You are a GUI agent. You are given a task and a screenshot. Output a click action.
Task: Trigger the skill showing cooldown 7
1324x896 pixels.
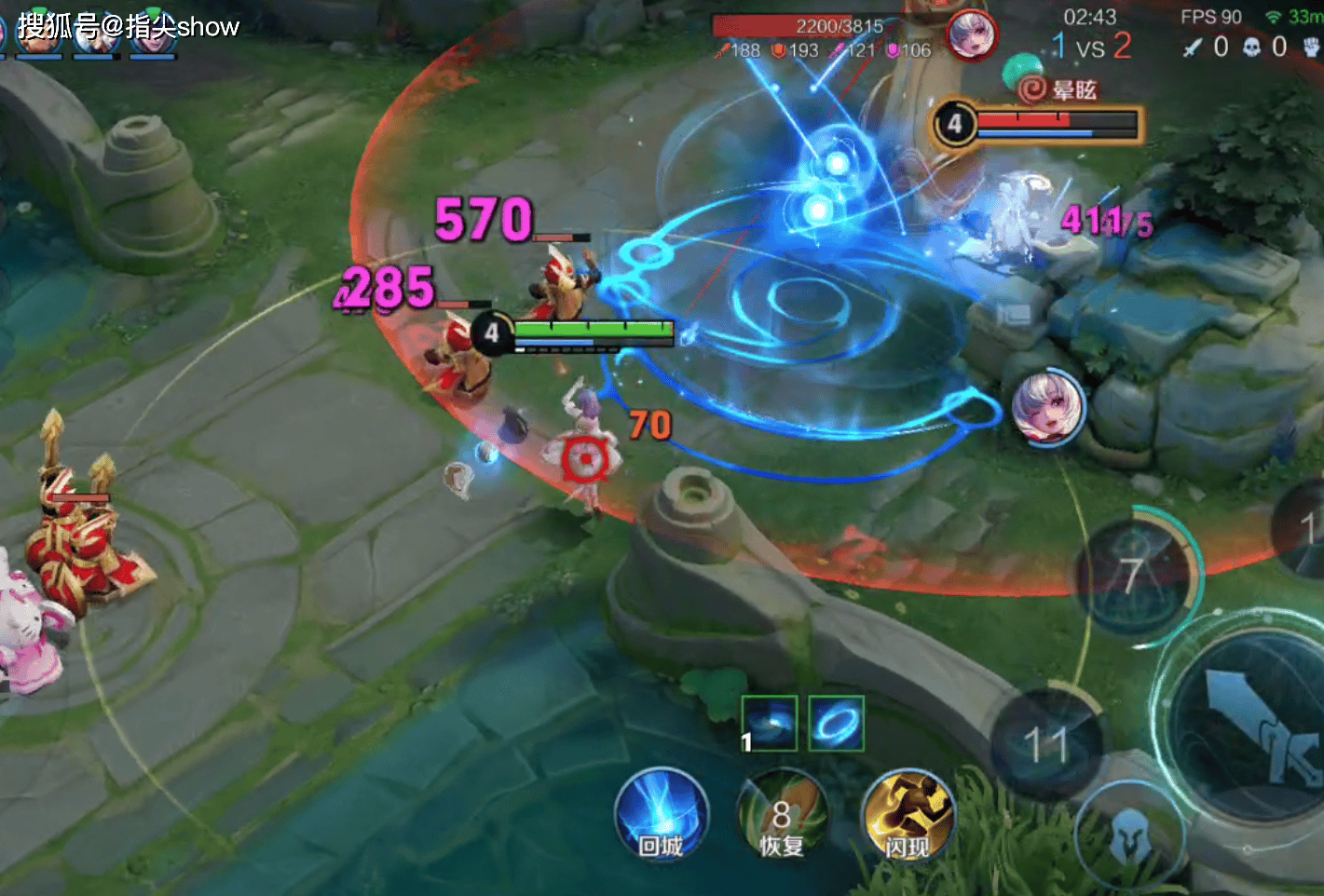[1133, 576]
